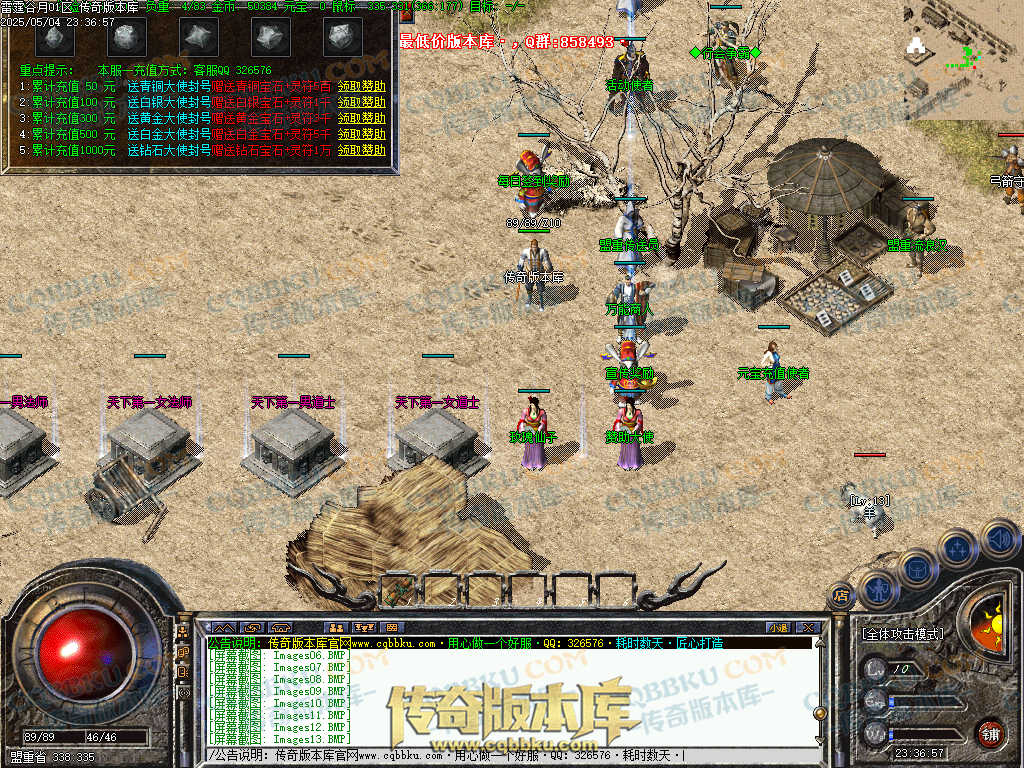The image size is (1024, 768).
Task: Open the stall via the red 铺 button
Action: click(x=990, y=733)
